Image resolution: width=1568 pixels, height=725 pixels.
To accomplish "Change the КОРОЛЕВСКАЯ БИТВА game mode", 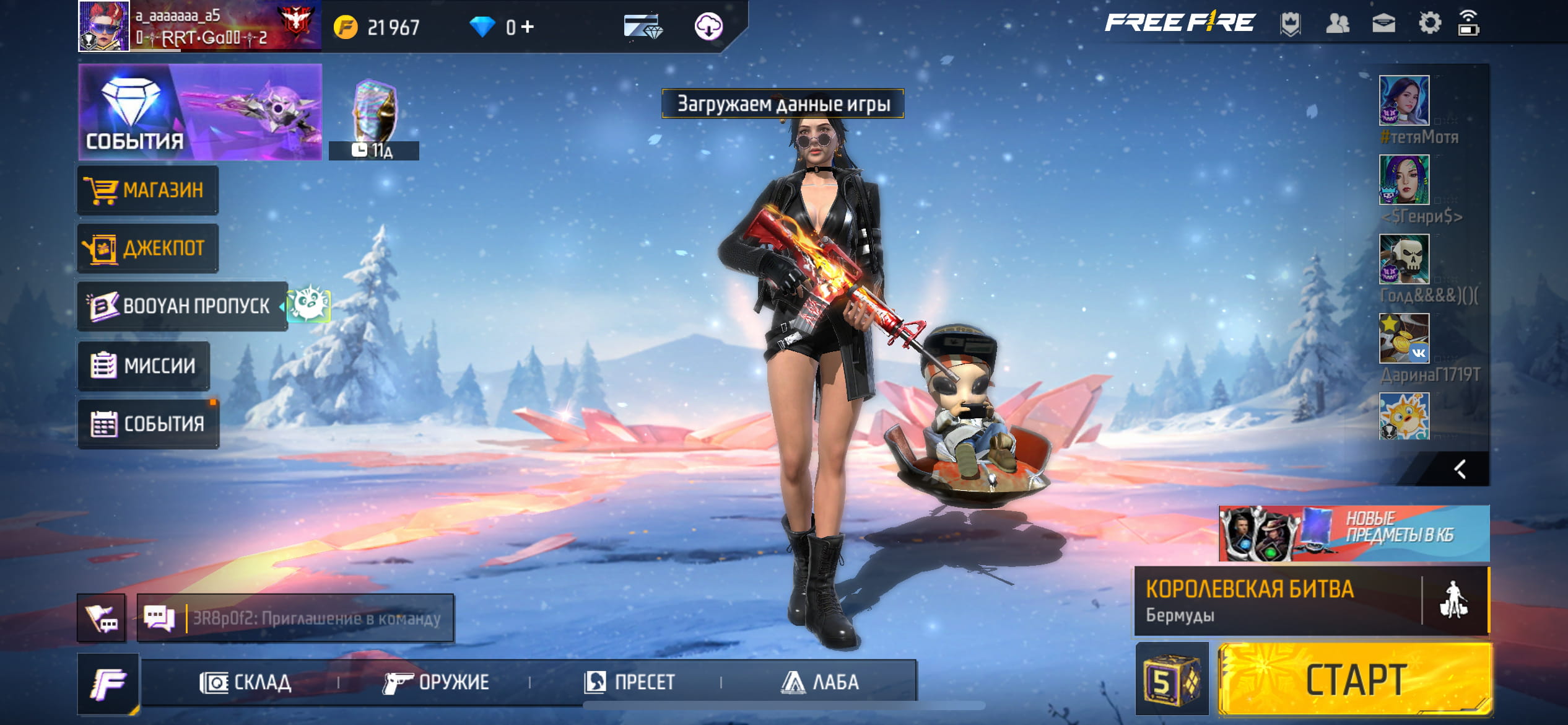I will 1278,600.
